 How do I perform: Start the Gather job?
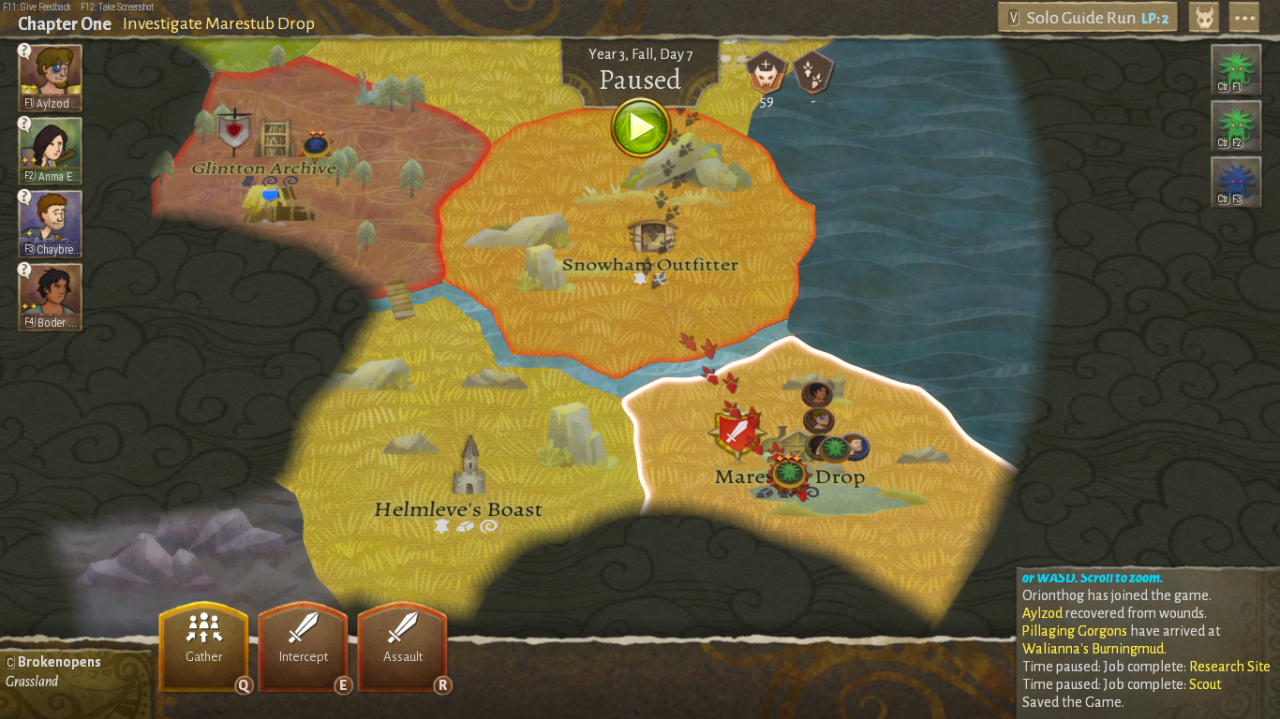[204, 645]
